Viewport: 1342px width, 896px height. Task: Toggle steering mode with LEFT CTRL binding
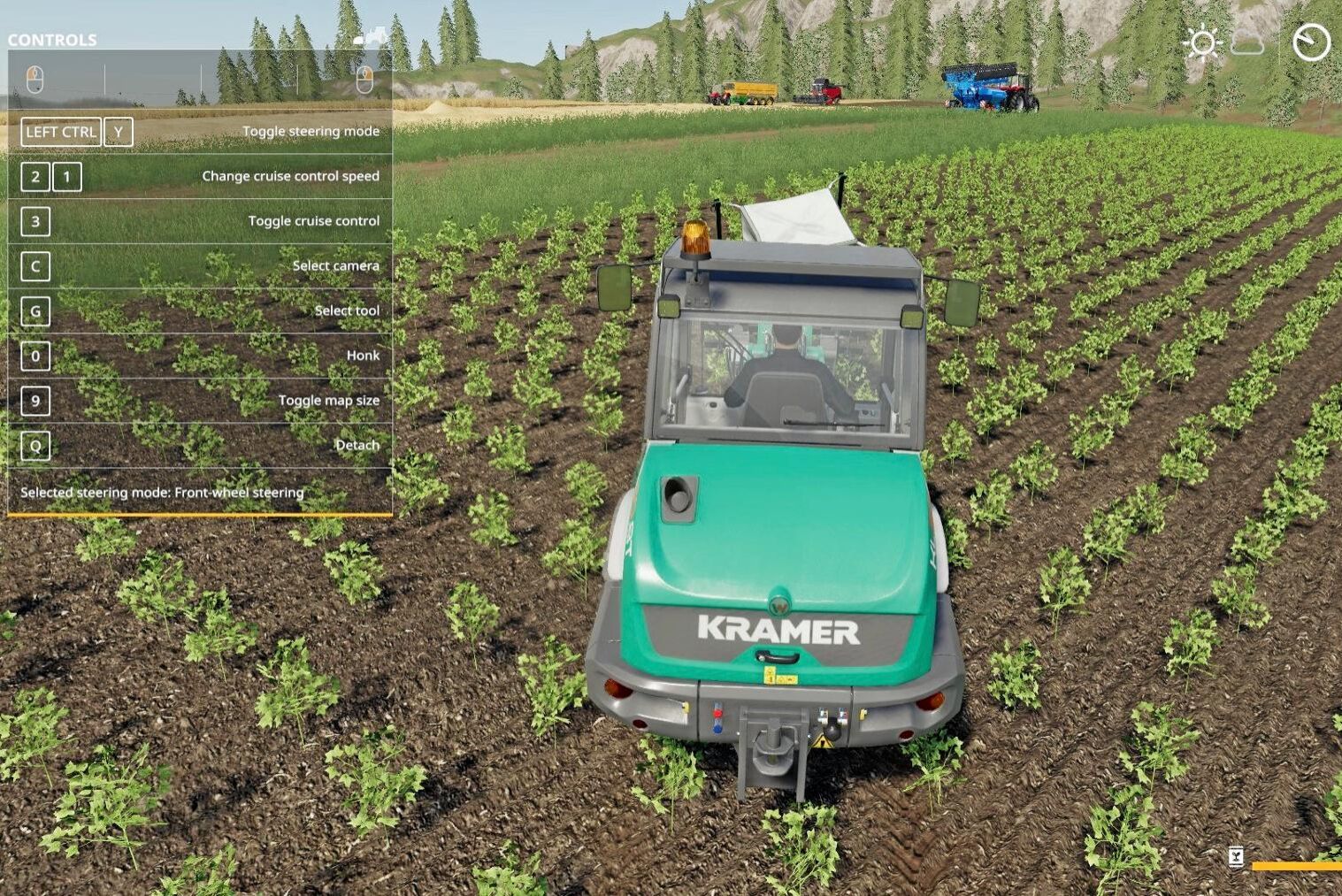pyautogui.click(x=60, y=131)
